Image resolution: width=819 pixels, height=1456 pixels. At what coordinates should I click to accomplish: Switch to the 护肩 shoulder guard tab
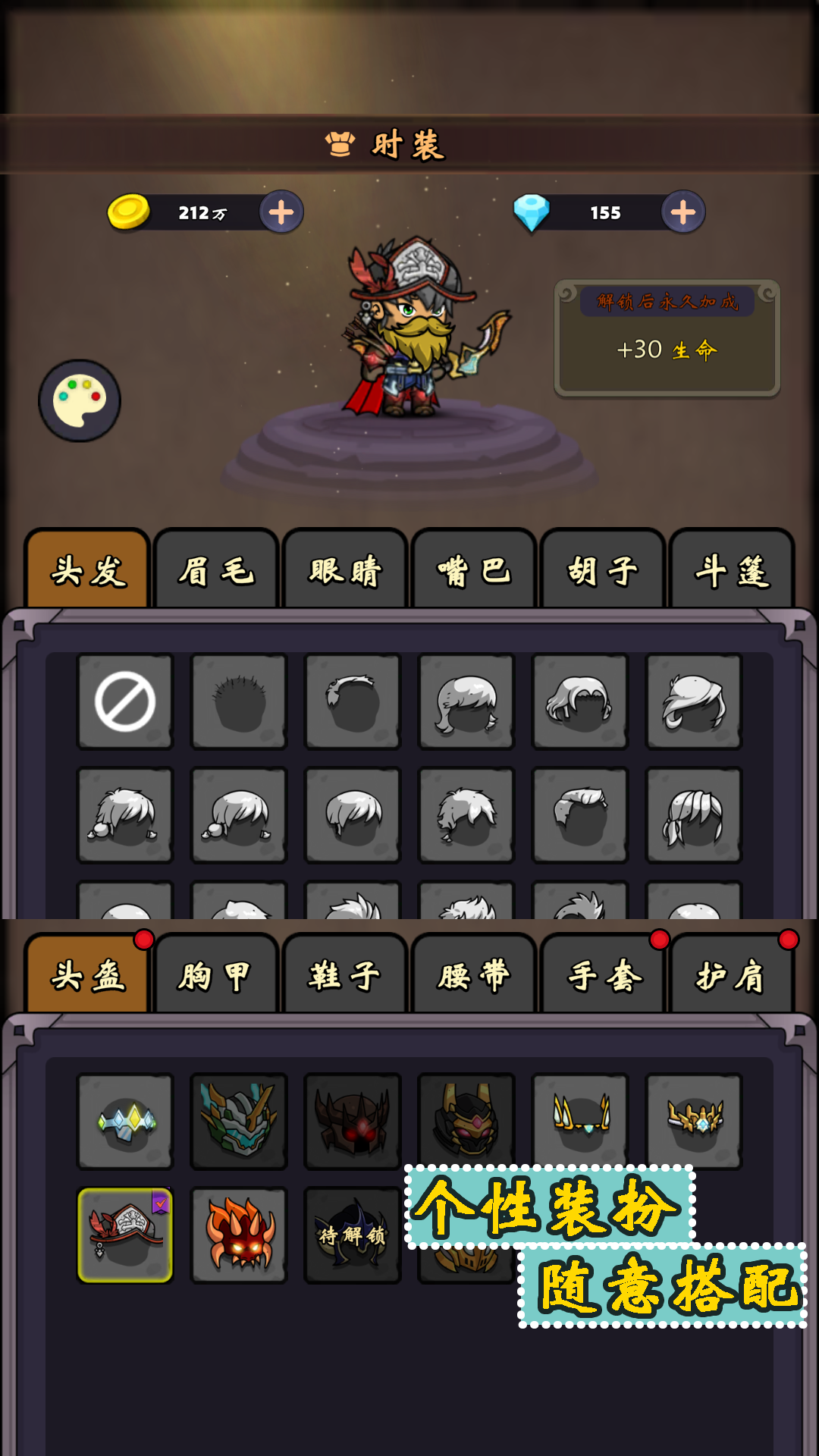click(x=732, y=975)
